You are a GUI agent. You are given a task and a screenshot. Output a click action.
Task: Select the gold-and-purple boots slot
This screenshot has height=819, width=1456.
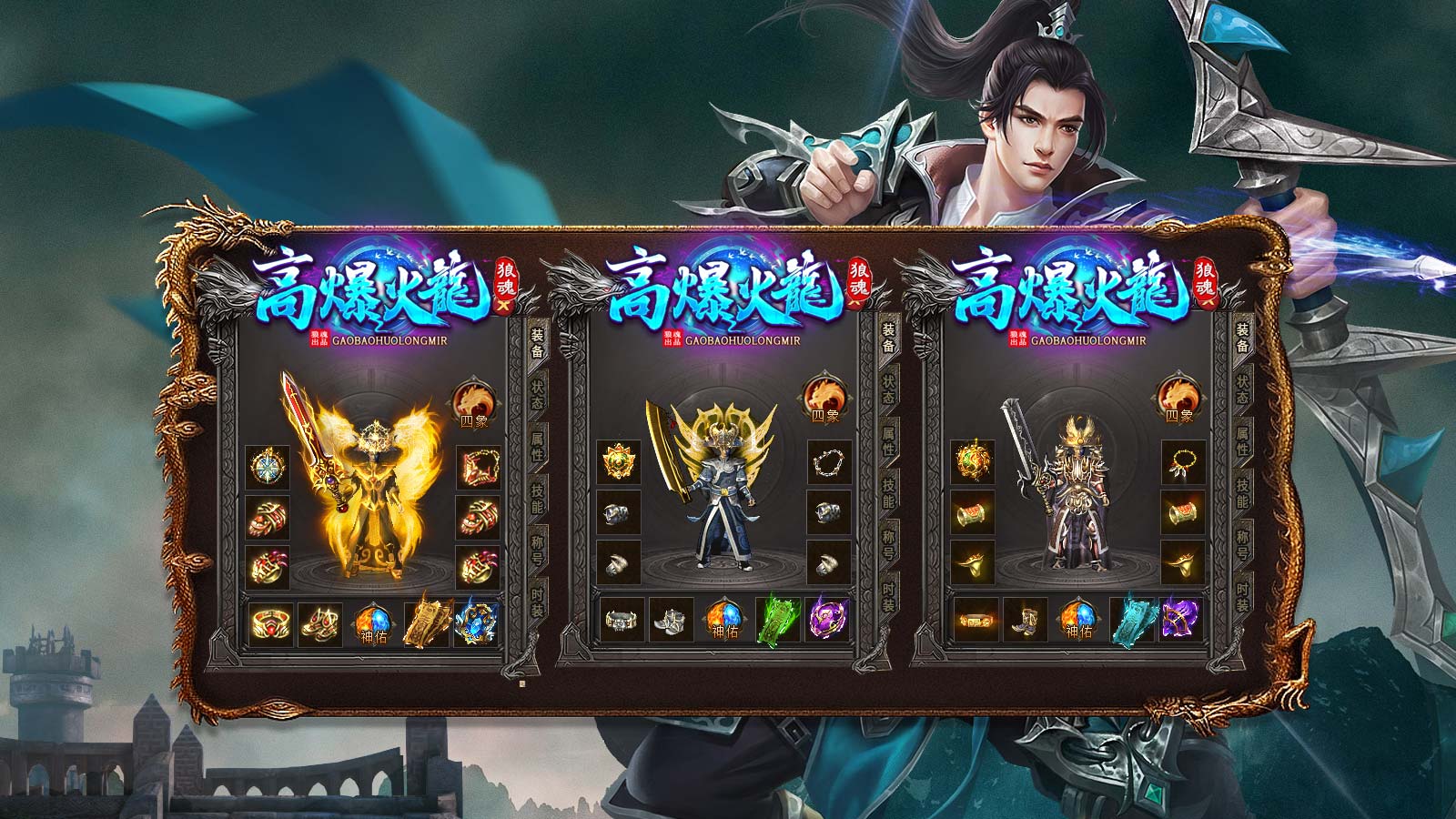tap(1025, 622)
